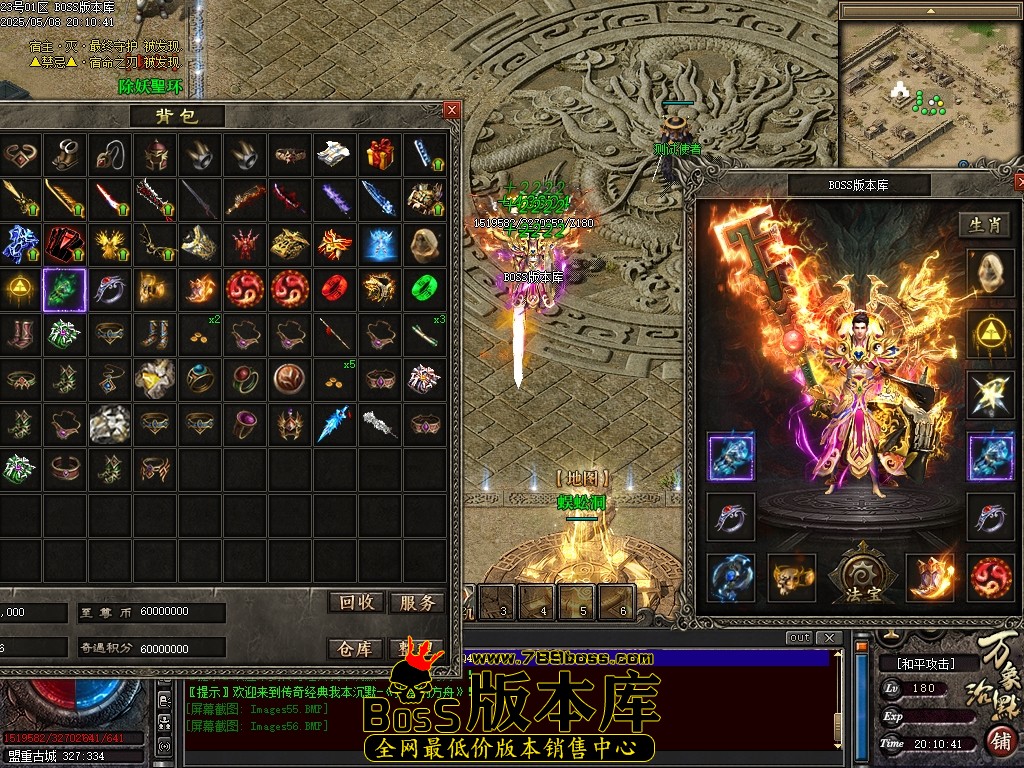Select the x5 gold coin stack

(x=335, y=380)
